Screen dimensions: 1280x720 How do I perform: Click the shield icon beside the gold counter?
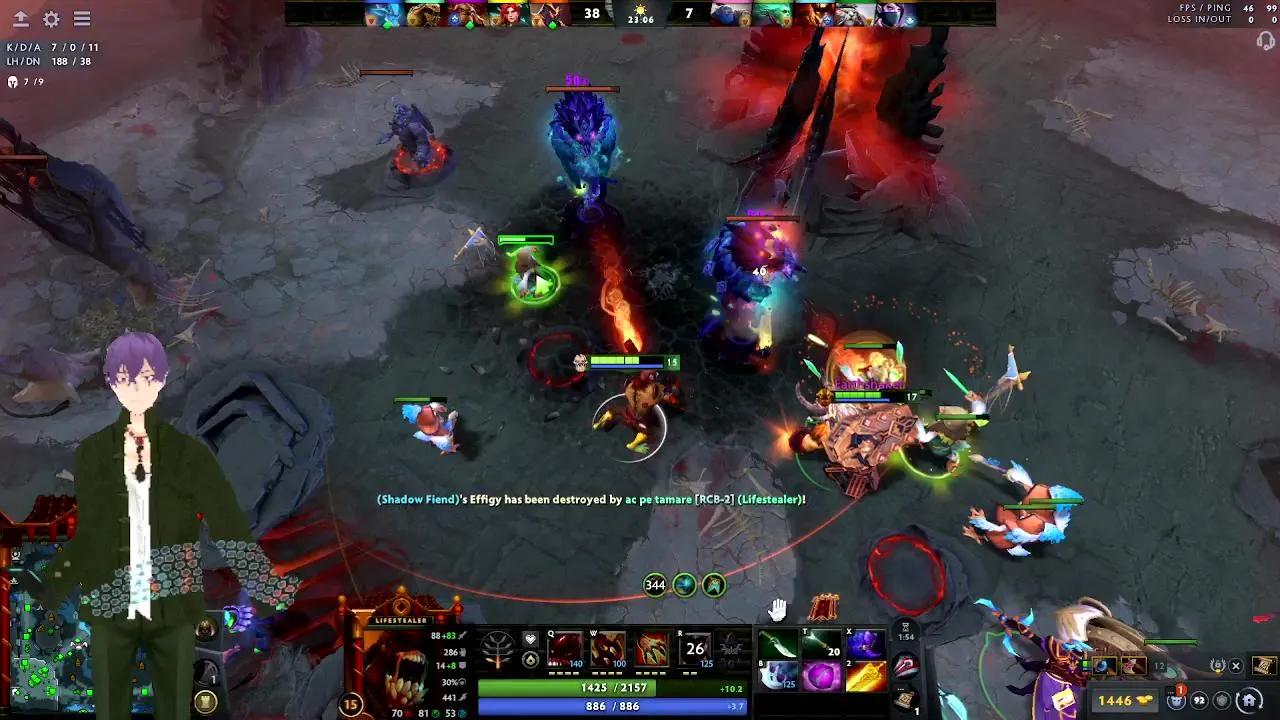tap(1223, 700)
